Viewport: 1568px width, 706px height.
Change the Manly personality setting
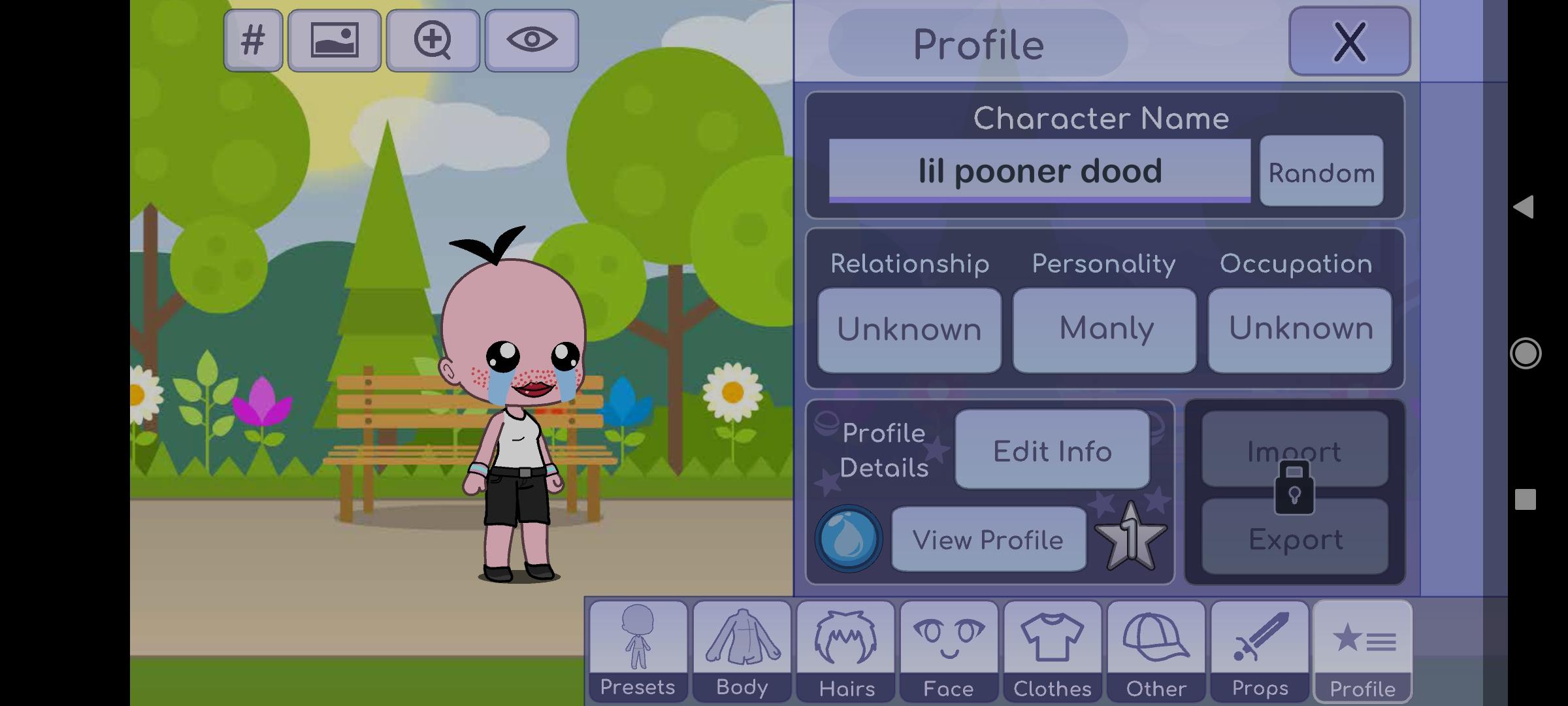click(1105, 329)
